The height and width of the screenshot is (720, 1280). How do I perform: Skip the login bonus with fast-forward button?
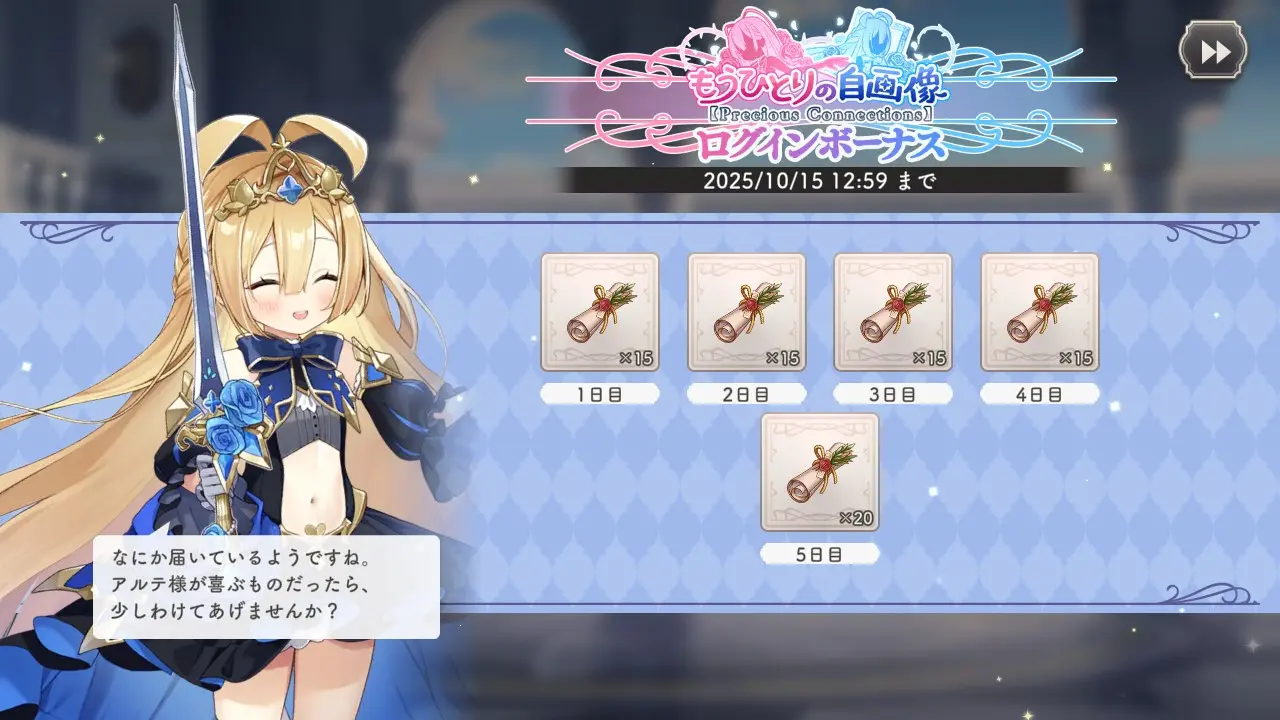point(1213,51)
